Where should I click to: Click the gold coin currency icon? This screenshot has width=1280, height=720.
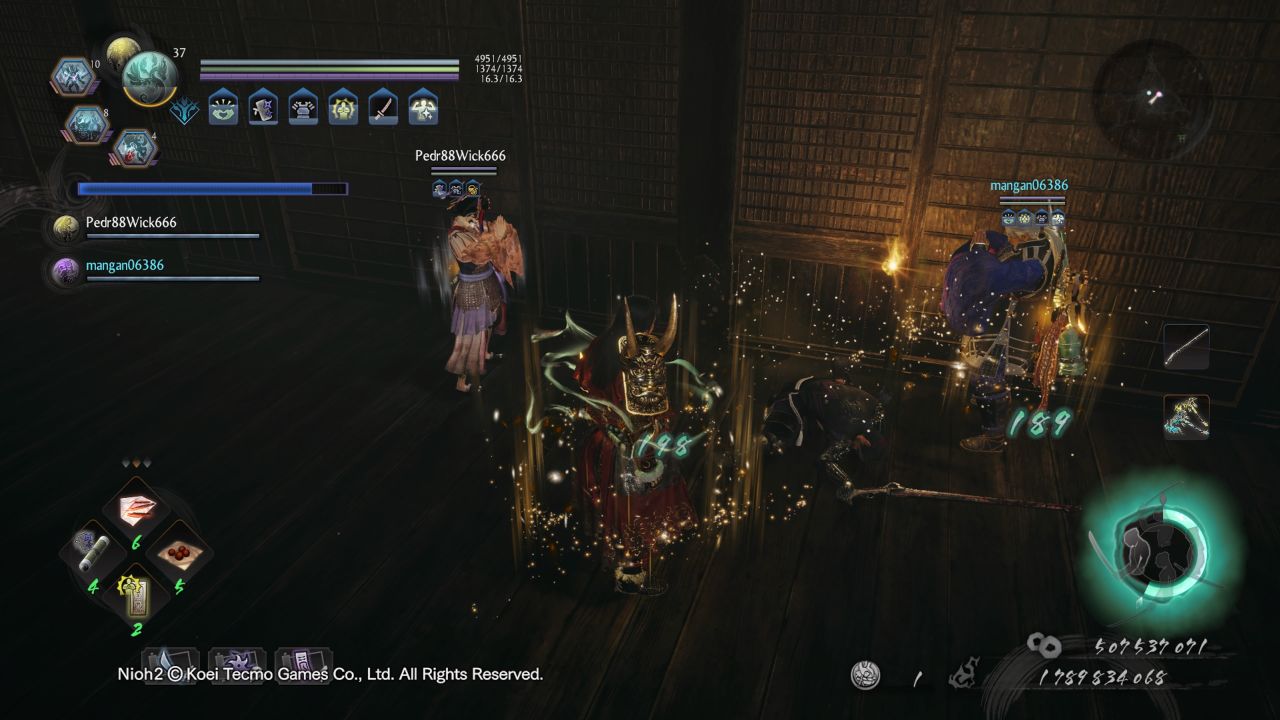pos(1043,645)
